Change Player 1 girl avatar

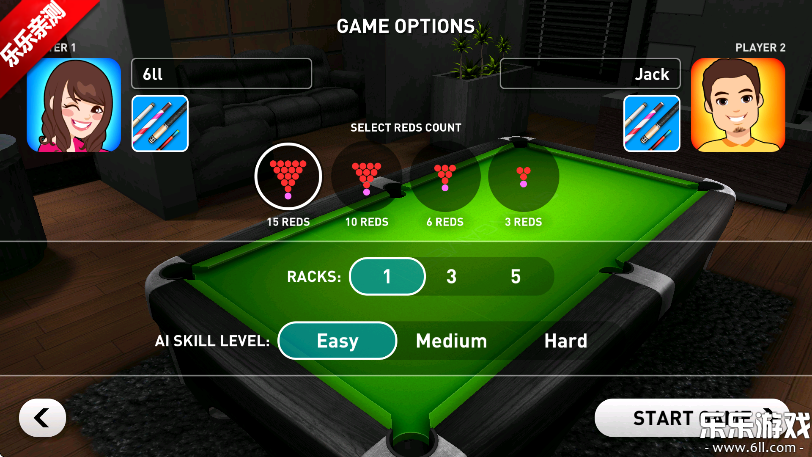(x=73, y=104)
